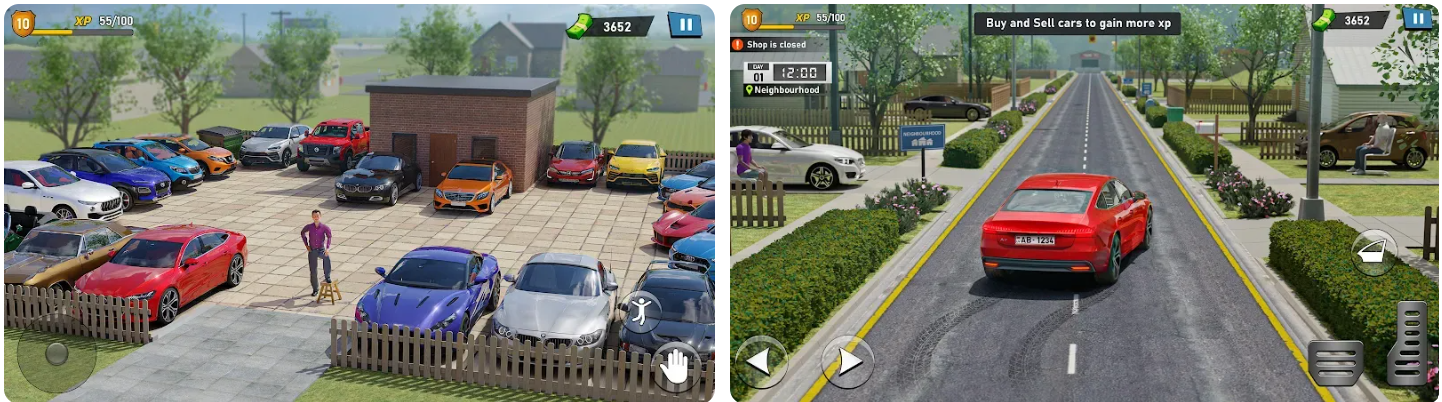The width and height of the screenshot is (1442, 402).
Task: Steer right with the right arrow
Action: [847, 362]
